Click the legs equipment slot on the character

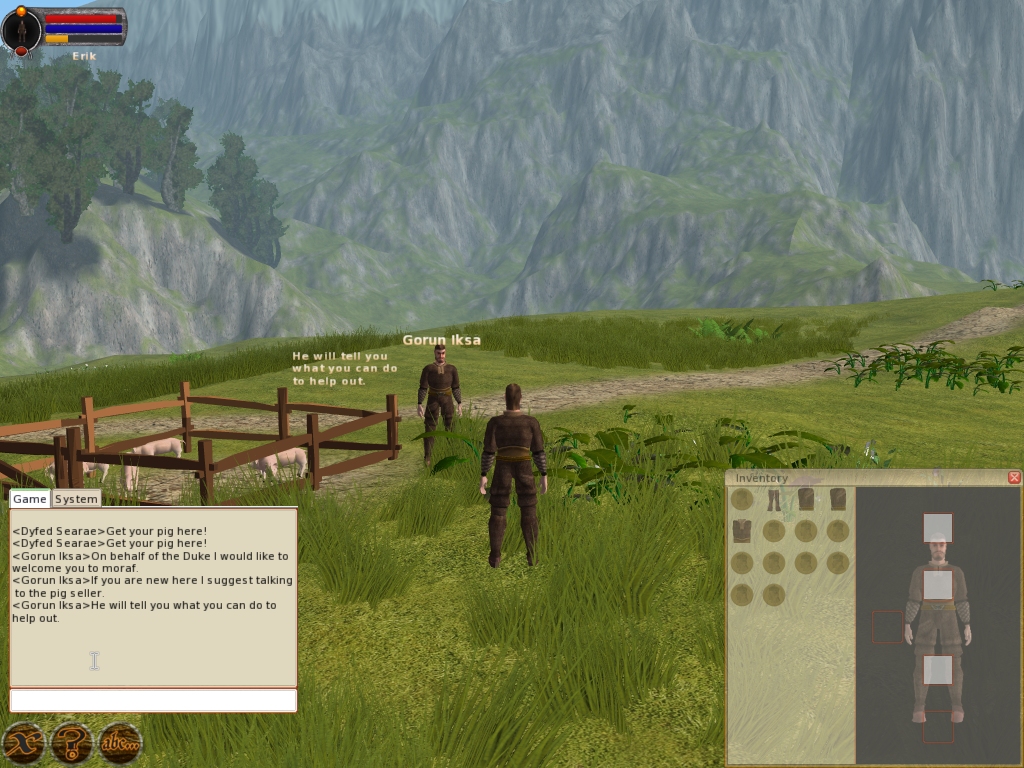[x=937, y=670]
